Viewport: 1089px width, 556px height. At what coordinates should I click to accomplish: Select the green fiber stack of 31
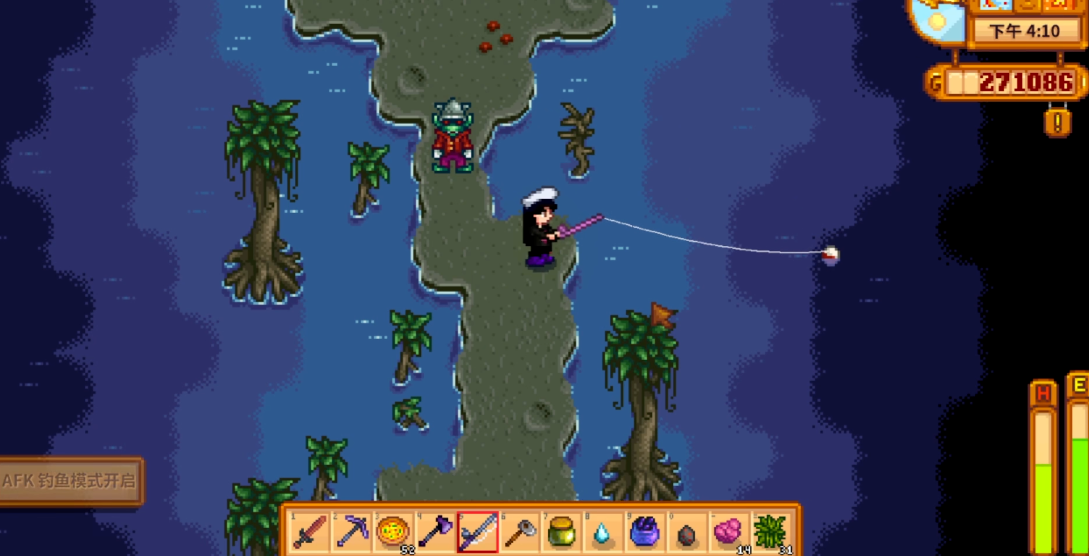[772, 530]
